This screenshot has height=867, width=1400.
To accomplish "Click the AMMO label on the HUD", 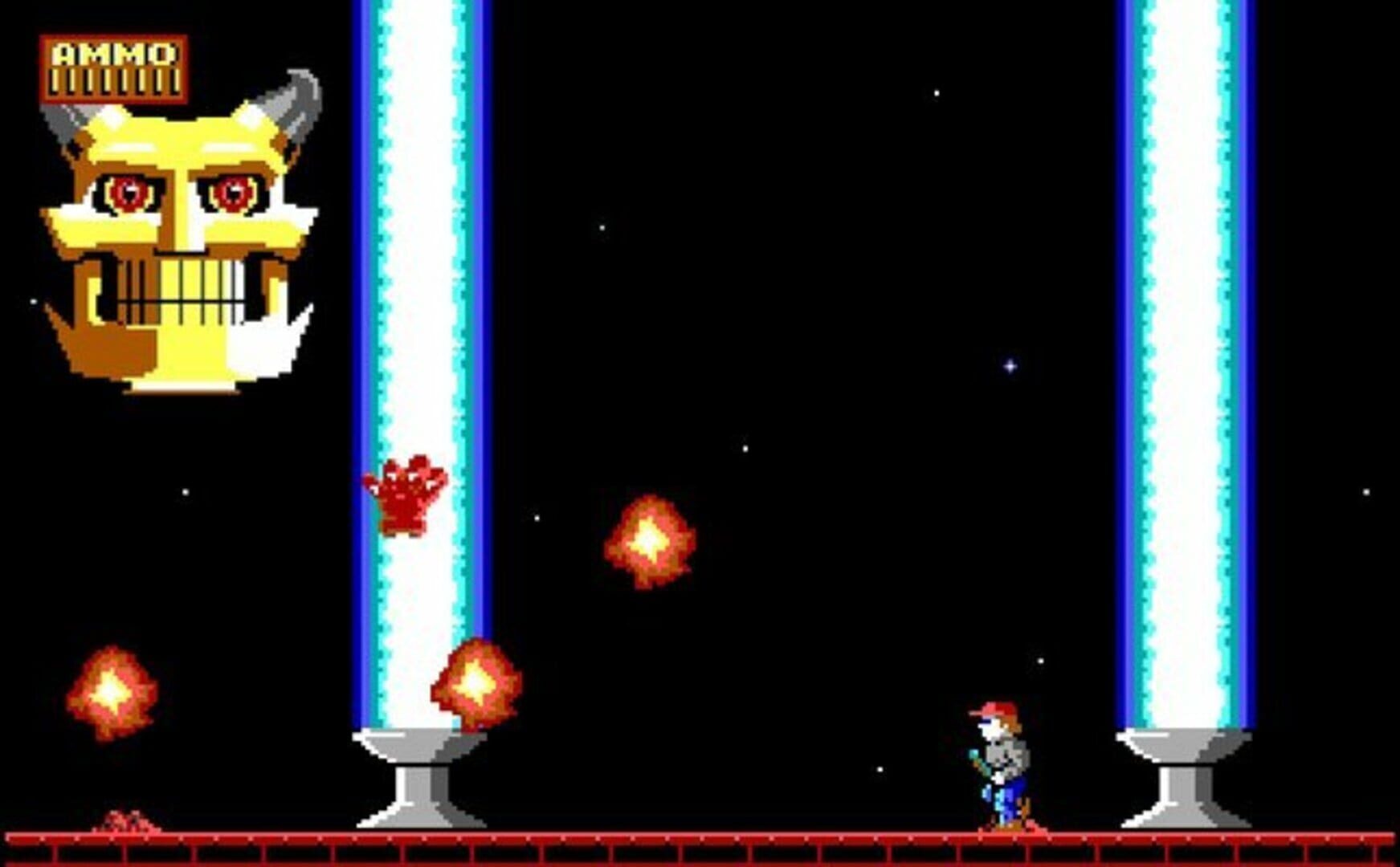I will pyautogui.click(x=112, y=55).
